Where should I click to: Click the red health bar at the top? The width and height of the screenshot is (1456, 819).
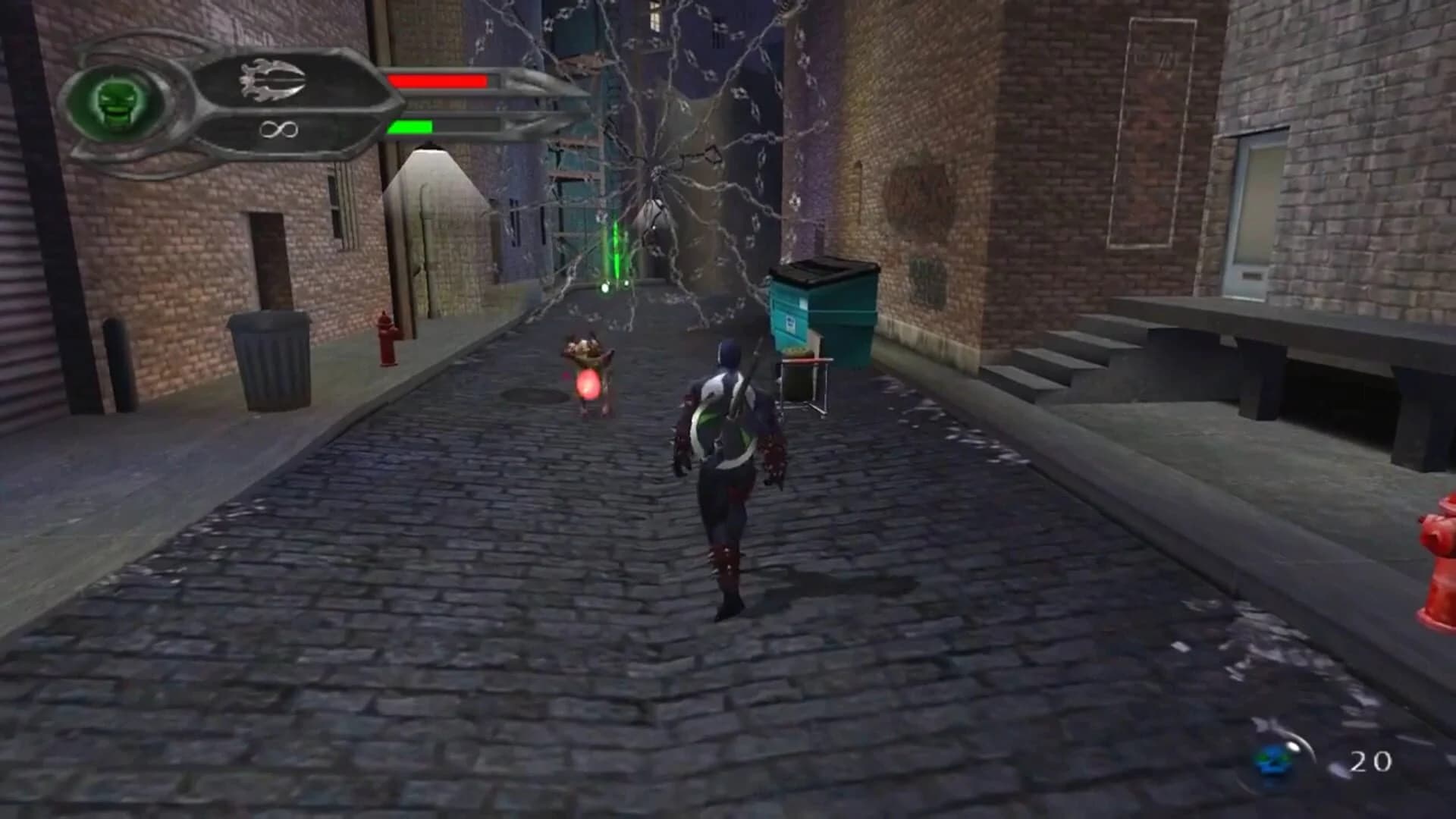(440, 80)
